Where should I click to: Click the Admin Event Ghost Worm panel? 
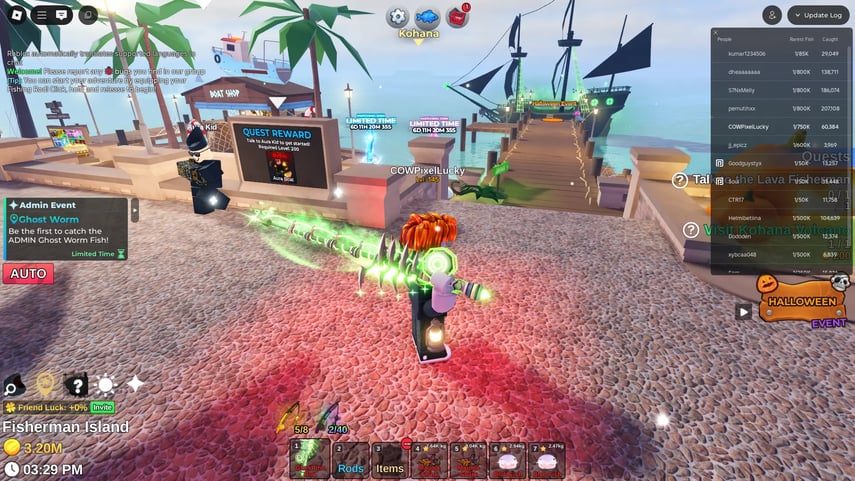(67, 229)
